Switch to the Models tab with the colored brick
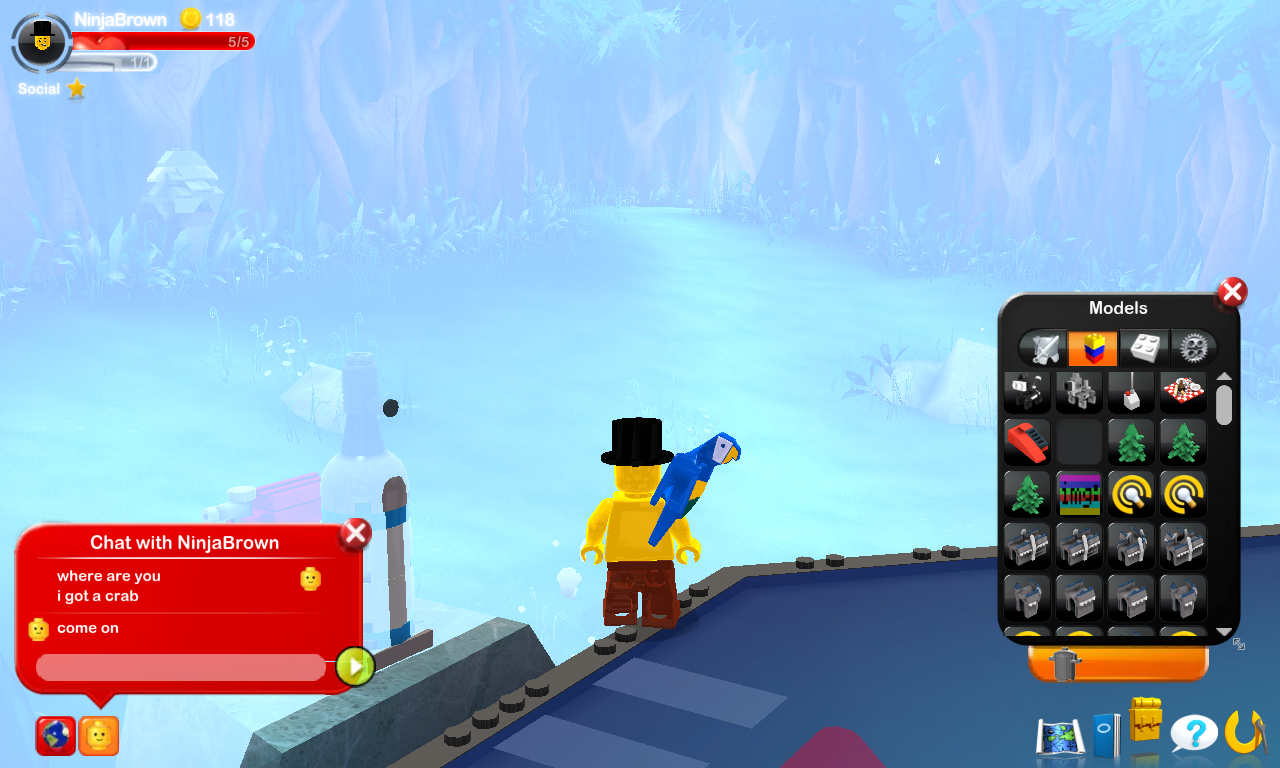 1092,347
